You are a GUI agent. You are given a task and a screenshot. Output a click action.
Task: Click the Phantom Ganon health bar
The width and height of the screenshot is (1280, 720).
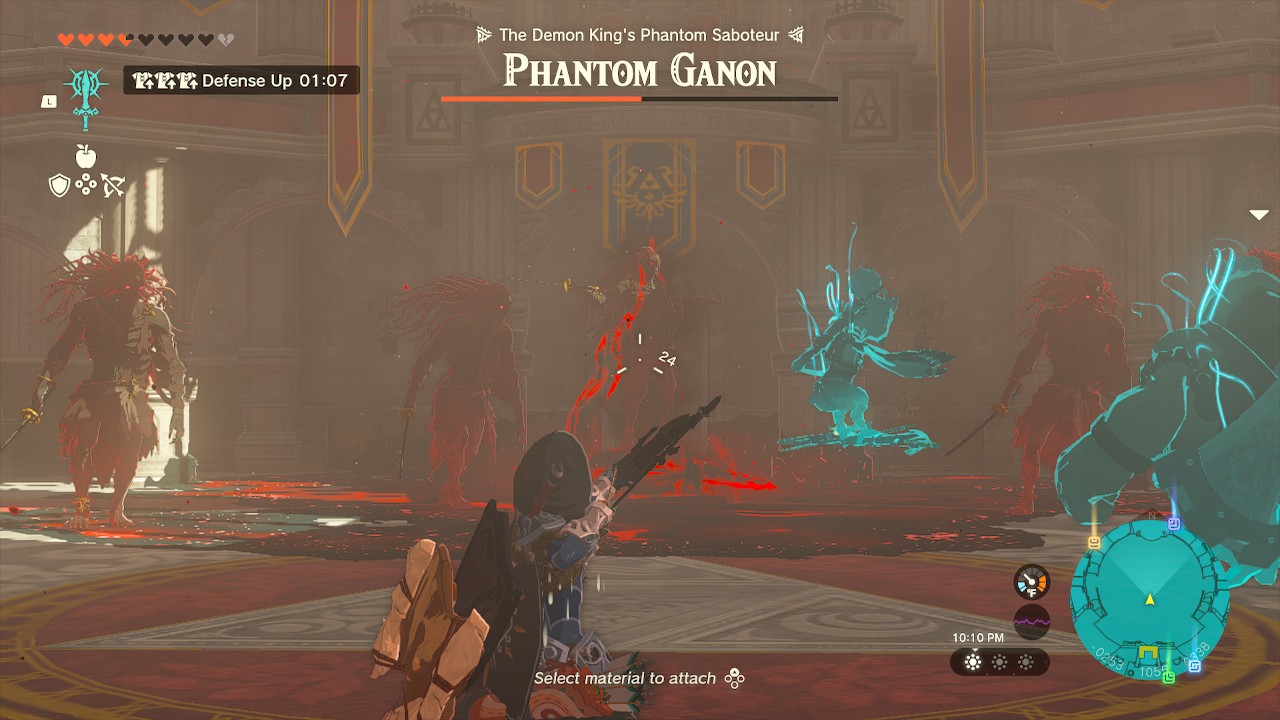[x=638, y=99]
